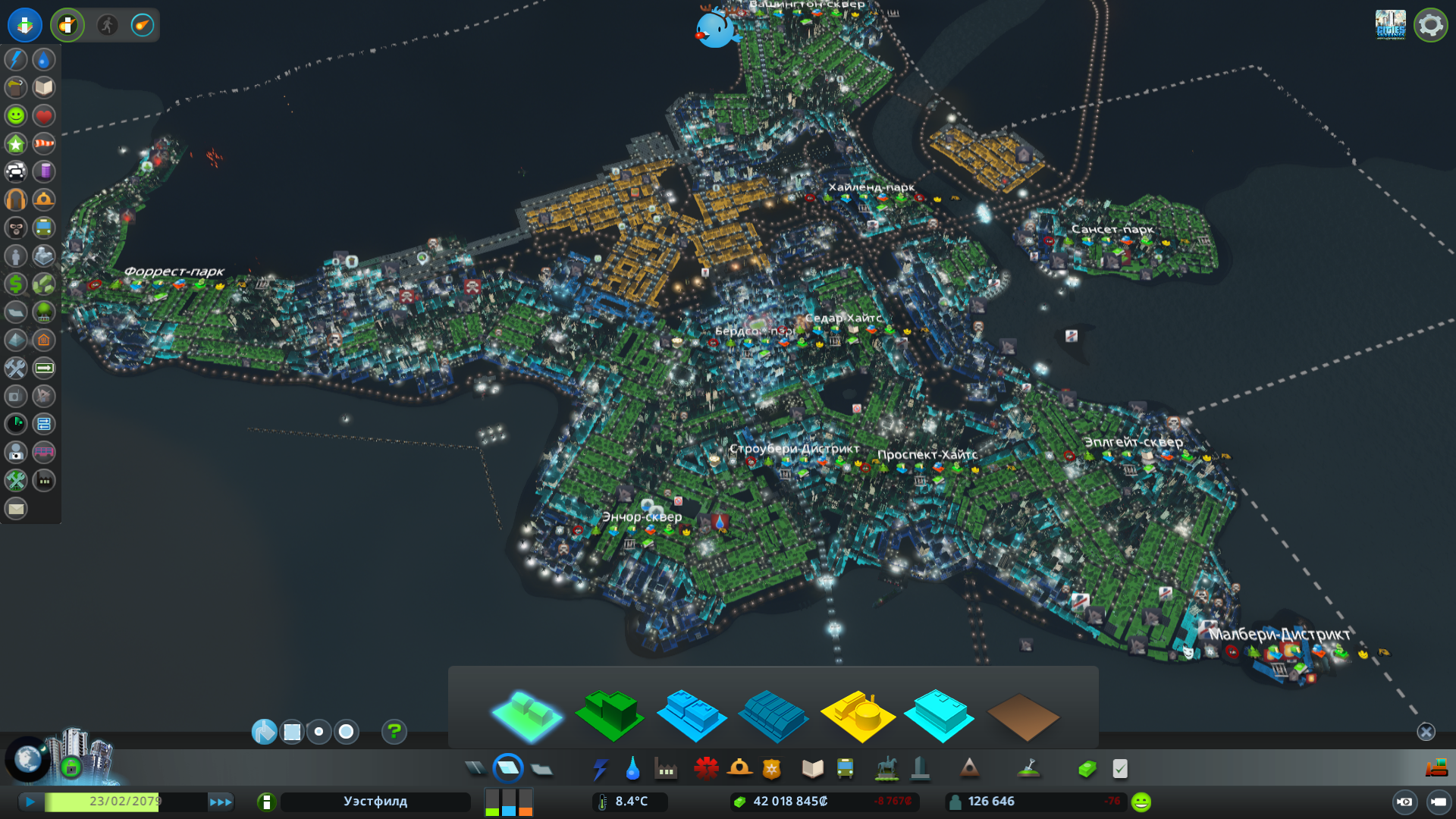
Task: Open the game settings gear menu
Action: [1430, 25]
